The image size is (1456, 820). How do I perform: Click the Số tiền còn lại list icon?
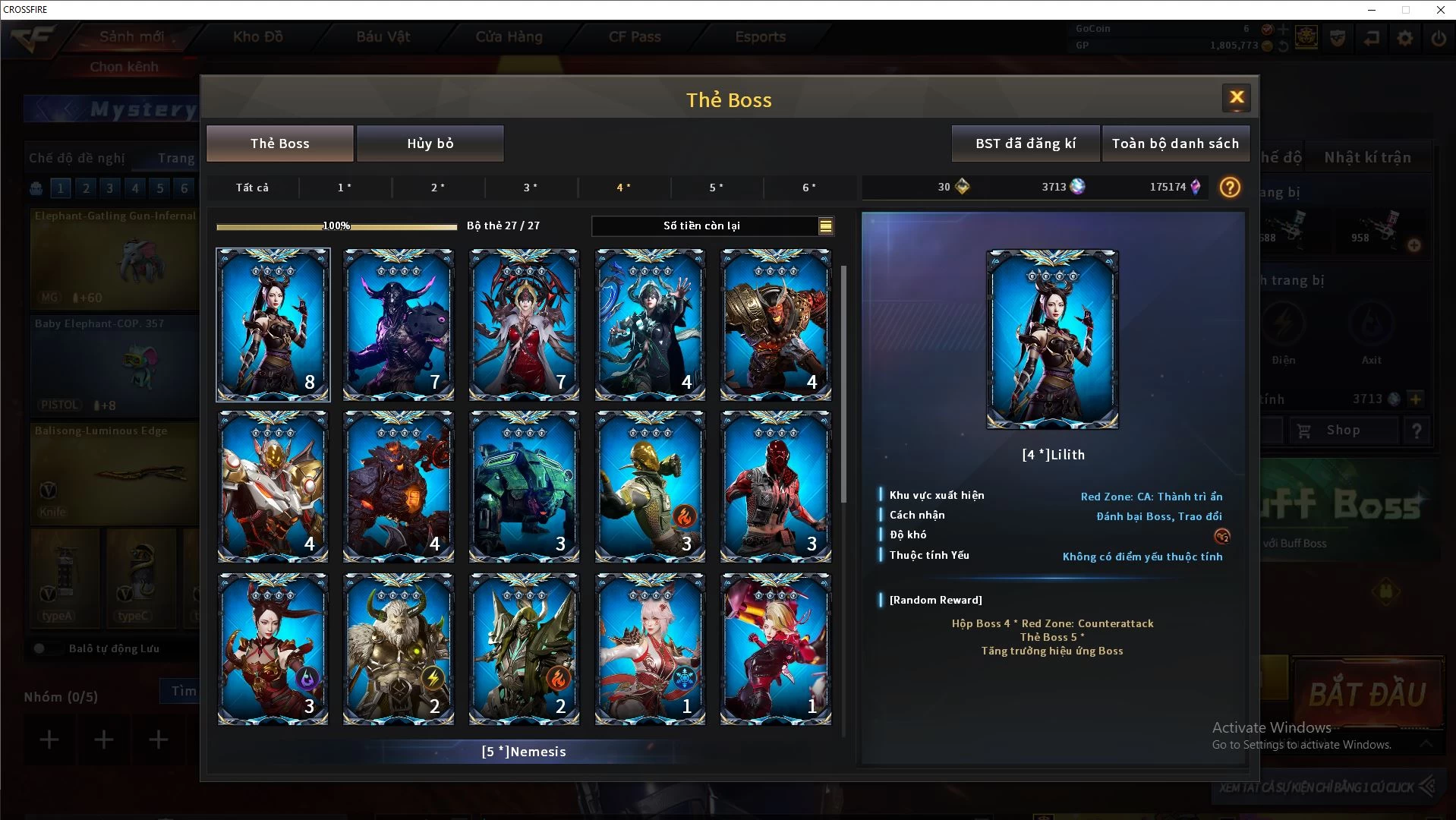[x=825, y=225]
